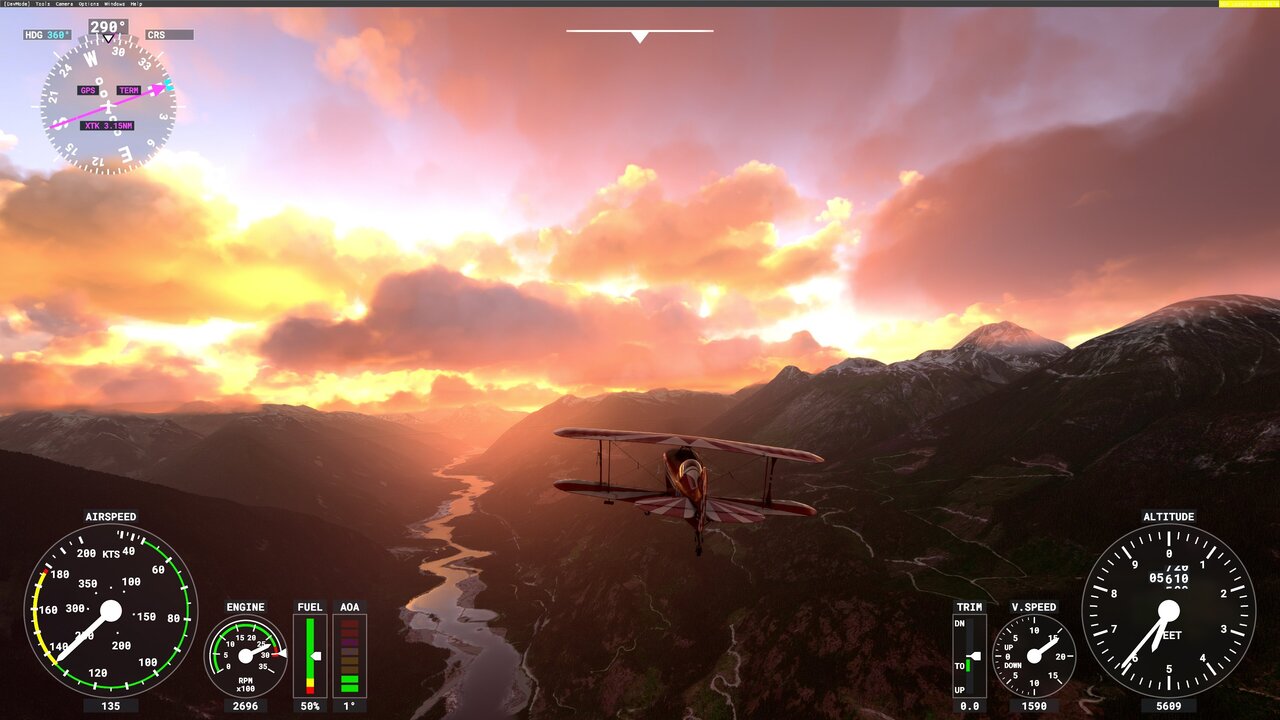Click the TRIM indicator panel
Image resolution: width=1280 pixels, height=720 pixels.
971,655
